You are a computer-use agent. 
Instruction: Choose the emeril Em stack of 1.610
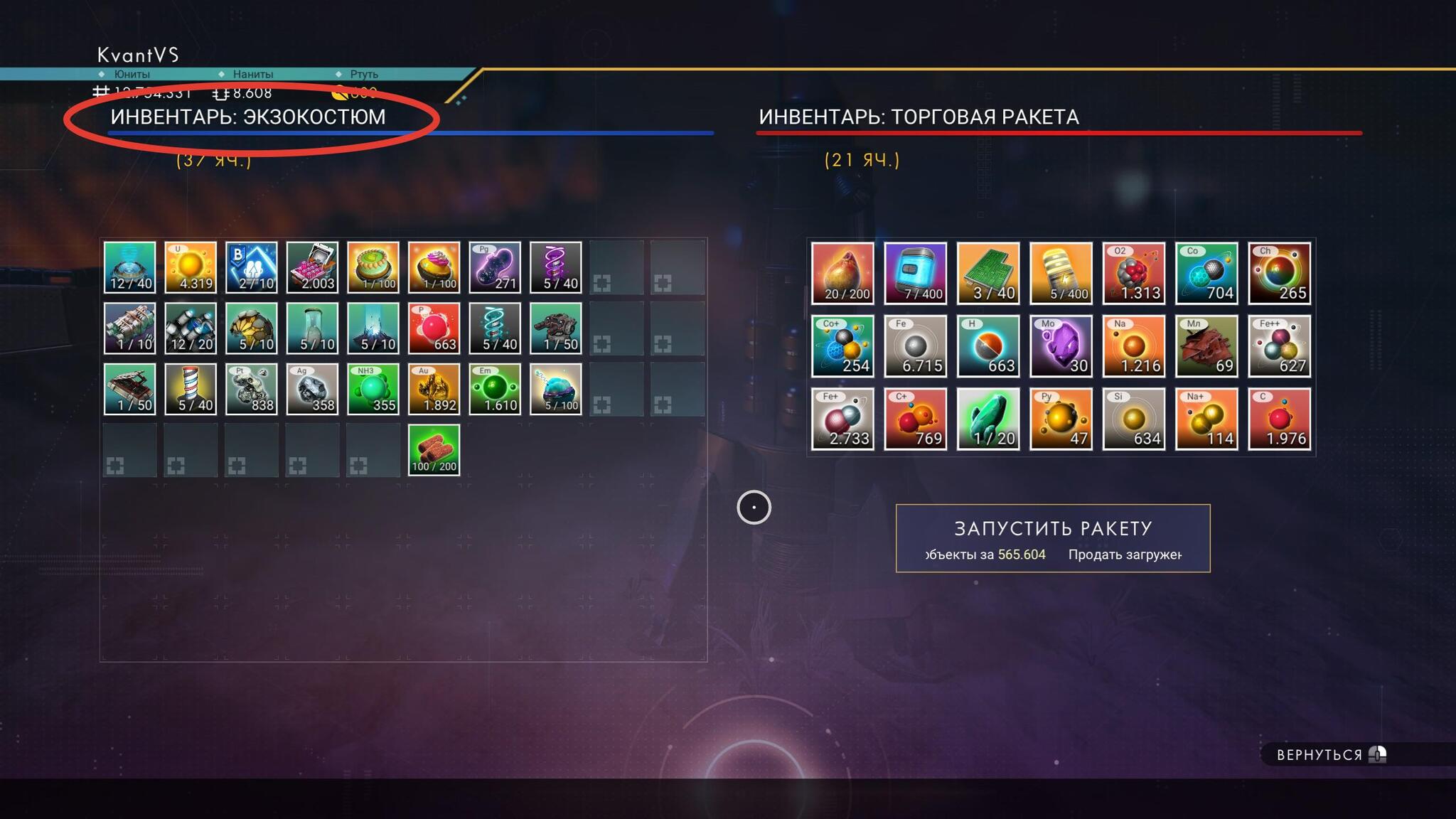[x=495, y=390]
